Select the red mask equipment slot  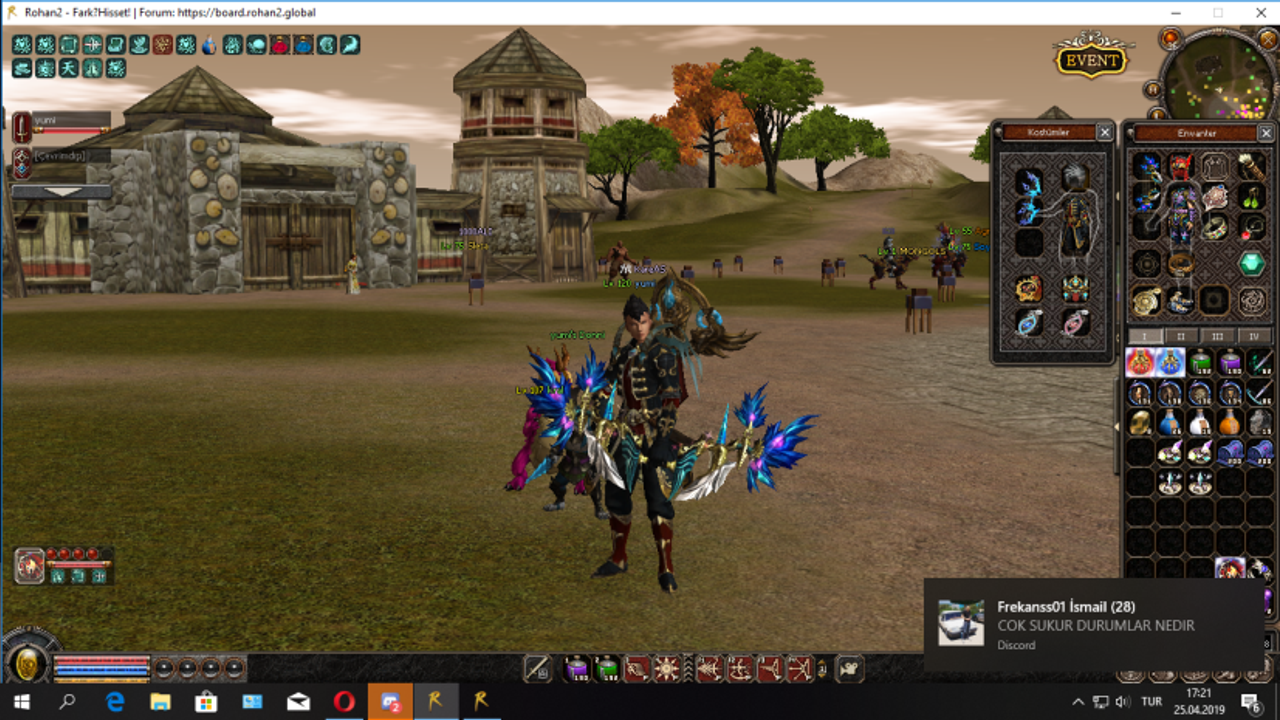point(1181,166)
